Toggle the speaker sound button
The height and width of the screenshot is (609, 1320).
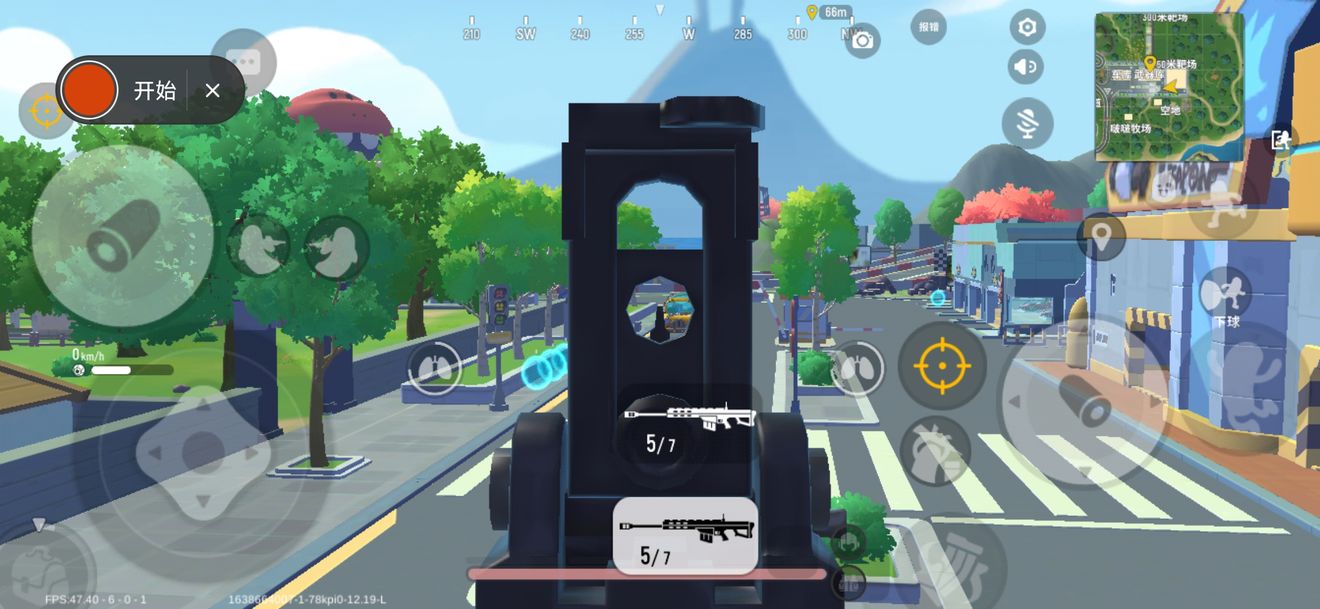pos(1025,67)
